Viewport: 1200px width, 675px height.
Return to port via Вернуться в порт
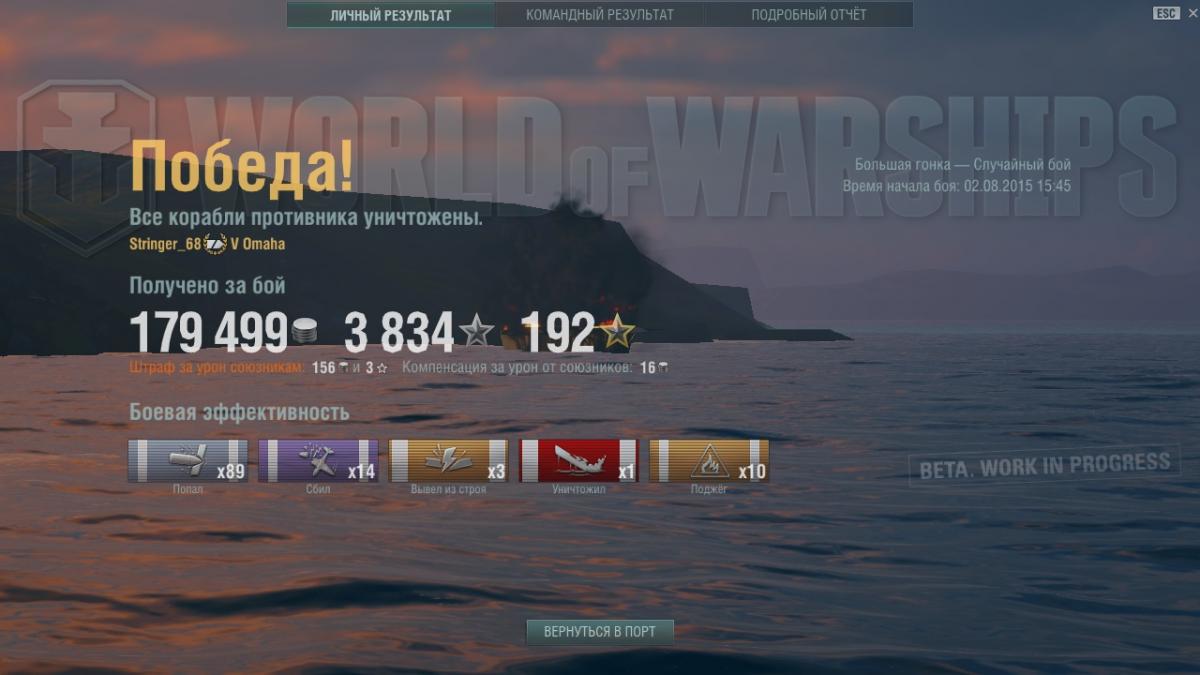pyautogui.click(x=600, y=632)
